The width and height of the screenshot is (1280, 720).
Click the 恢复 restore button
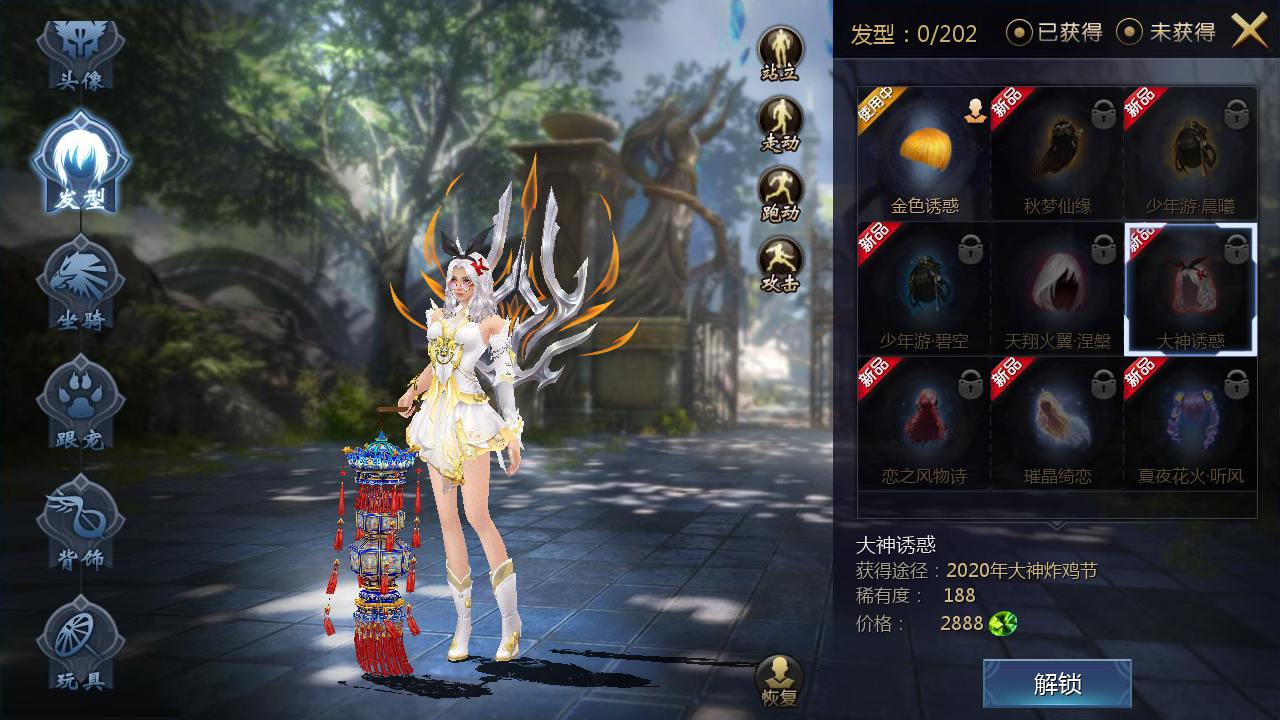tap(779, 680)
